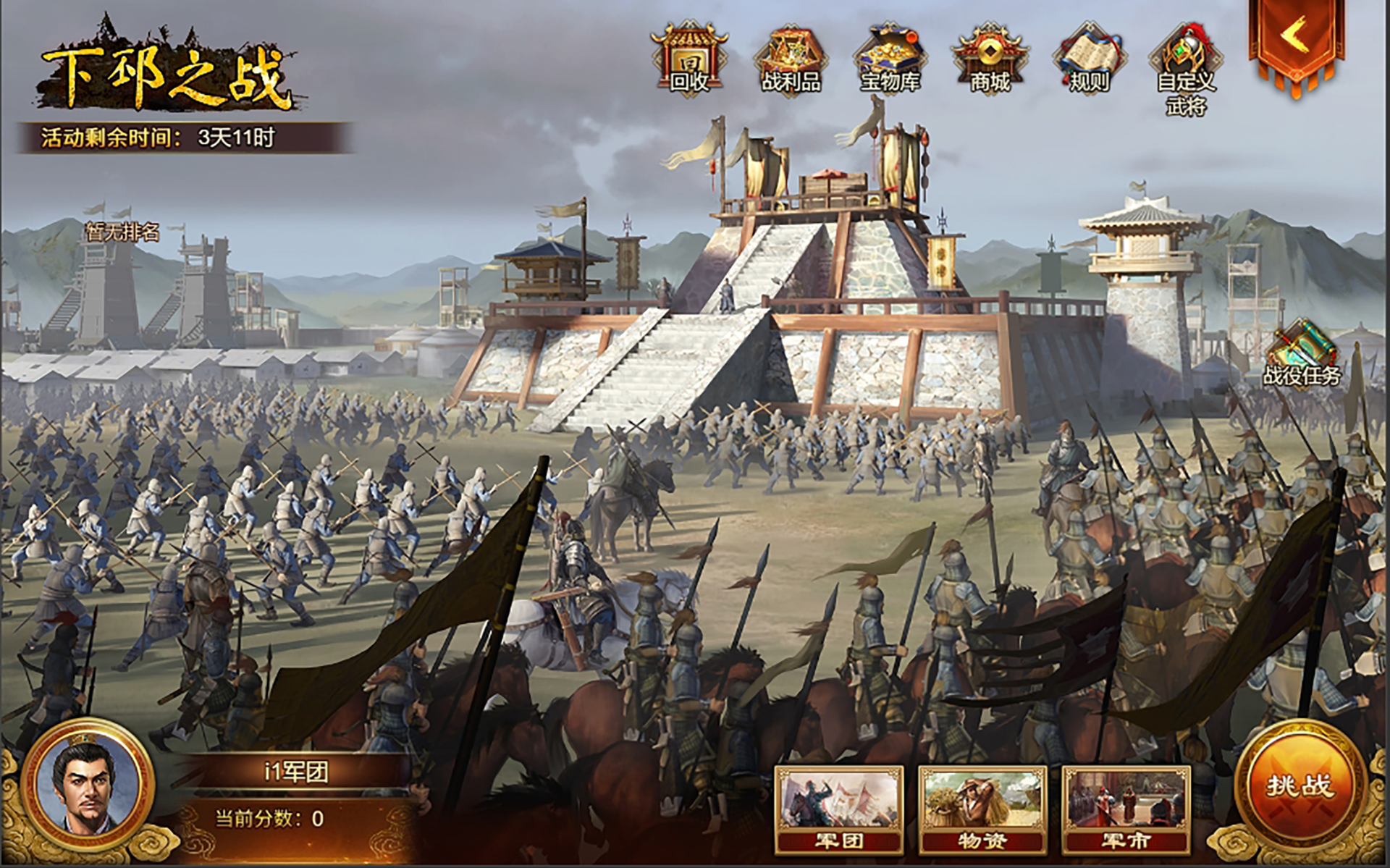1390x868 pixels.
Task: Enter the 商城 shop
Action: (990, 59)
